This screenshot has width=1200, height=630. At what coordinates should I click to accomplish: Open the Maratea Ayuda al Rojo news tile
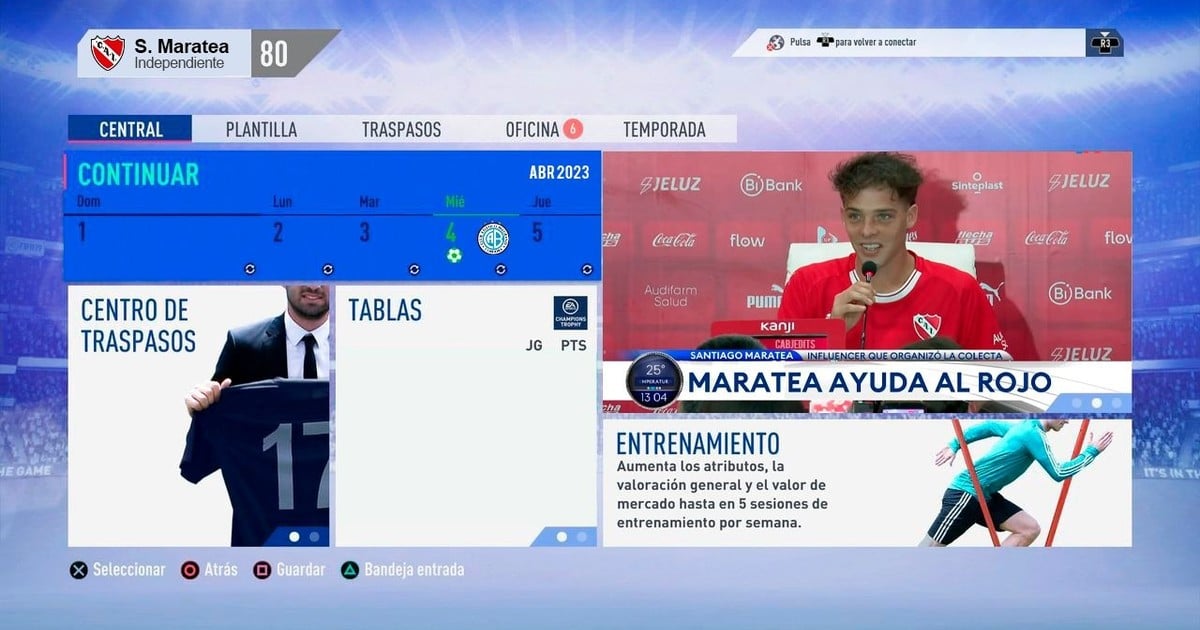point(866,280)
